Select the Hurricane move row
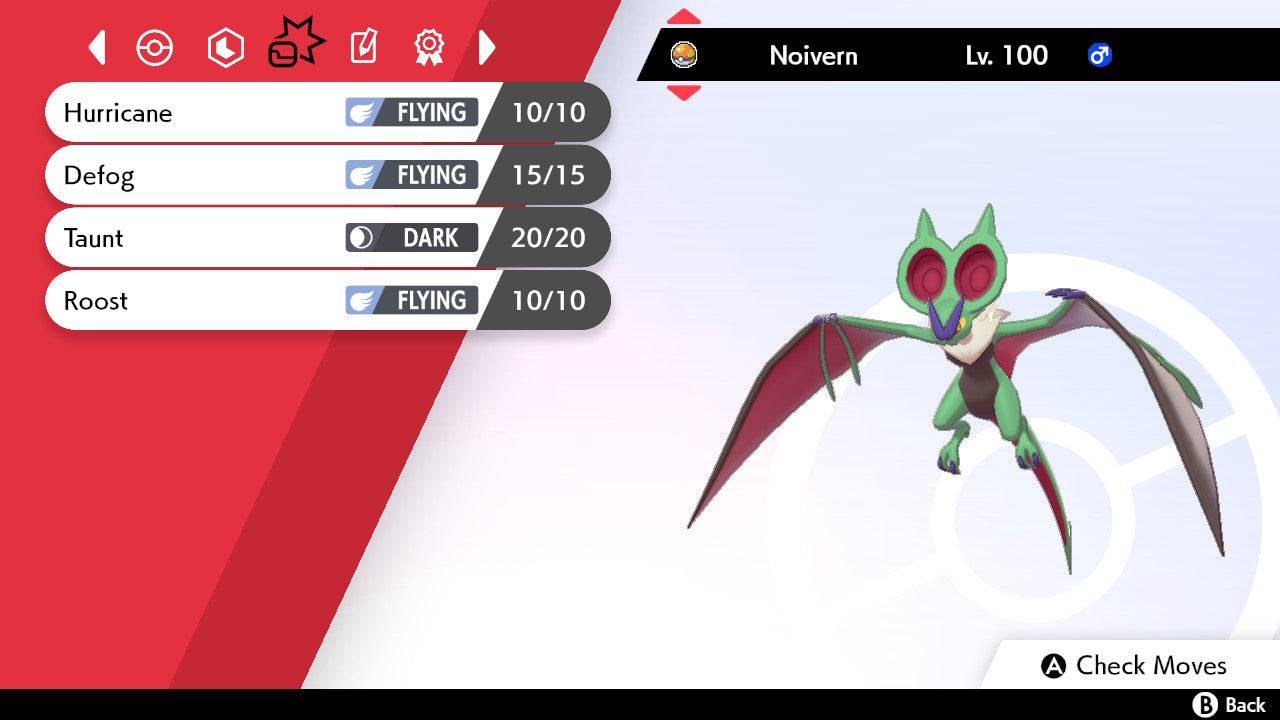This screenshot has width=1280, height=720. coord(327,112)
